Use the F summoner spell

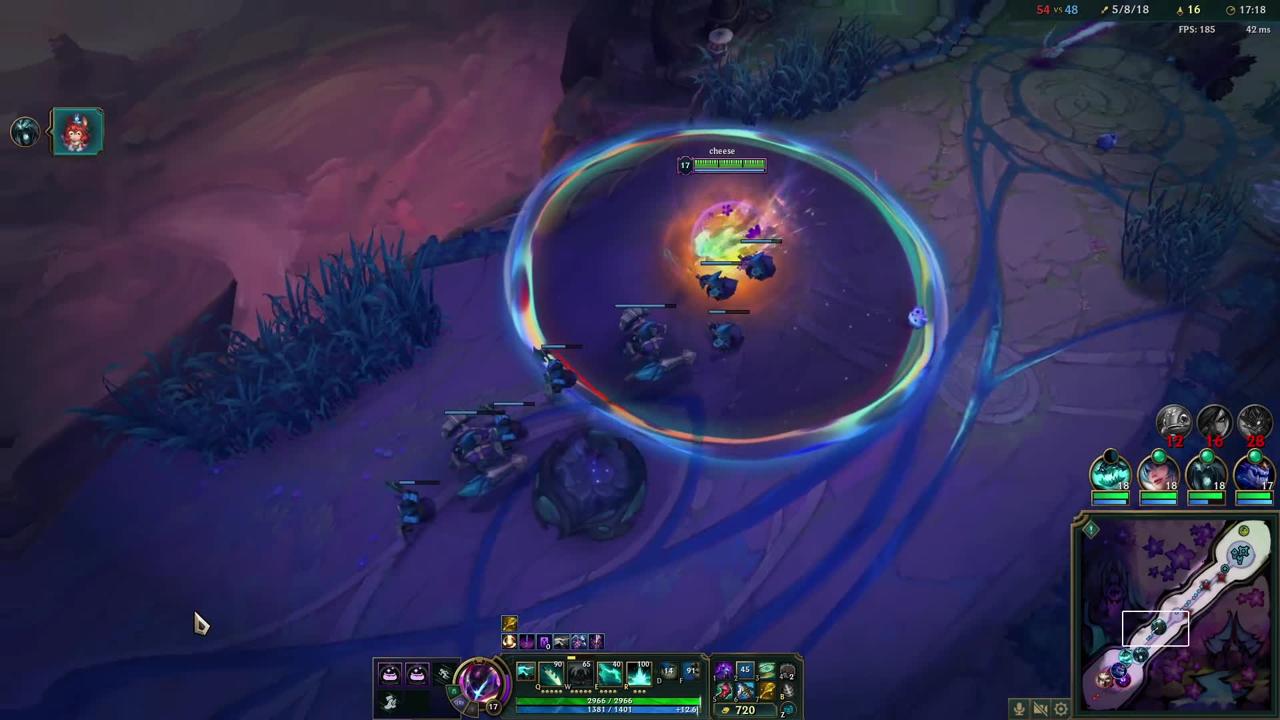689,674
